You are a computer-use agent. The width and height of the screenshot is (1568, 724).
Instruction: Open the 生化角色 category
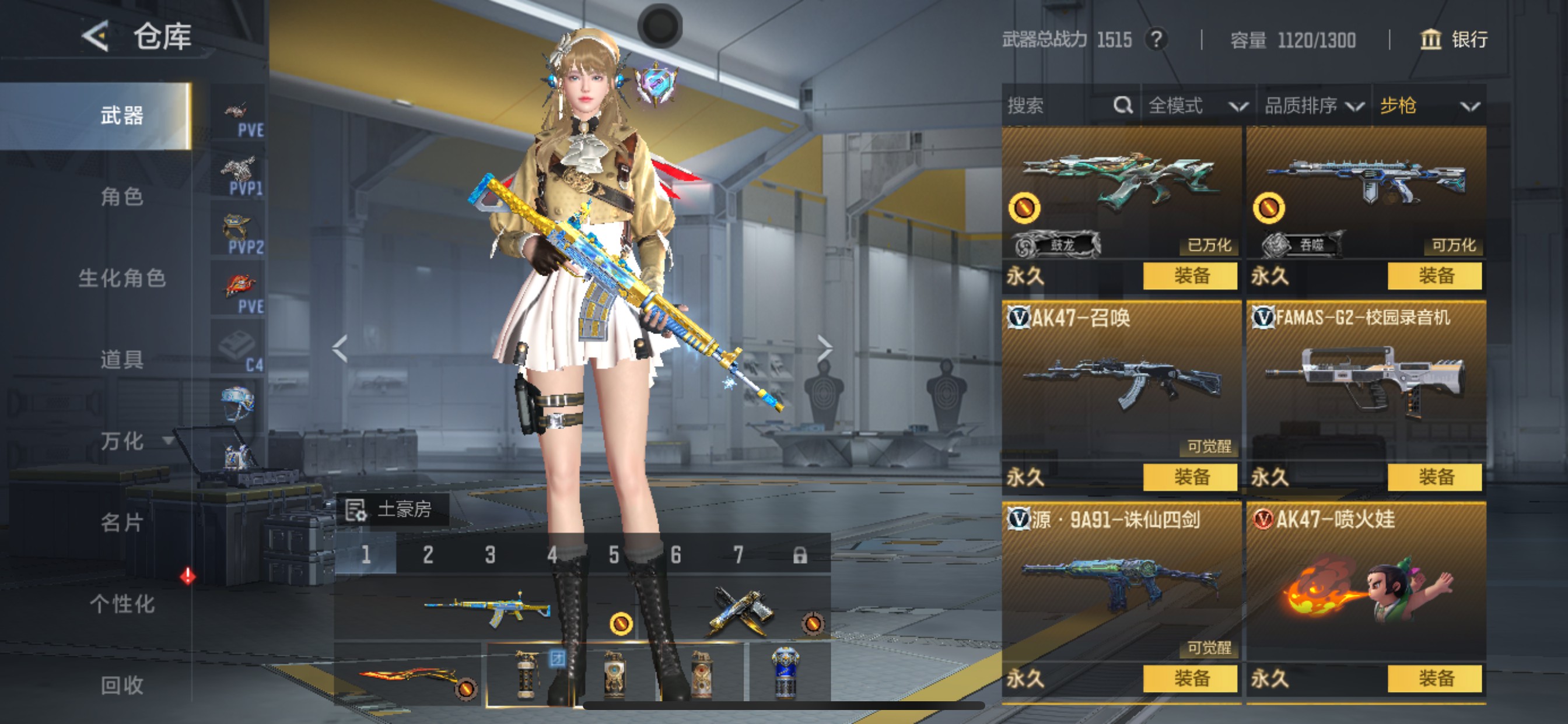click(x=122, y=278)
